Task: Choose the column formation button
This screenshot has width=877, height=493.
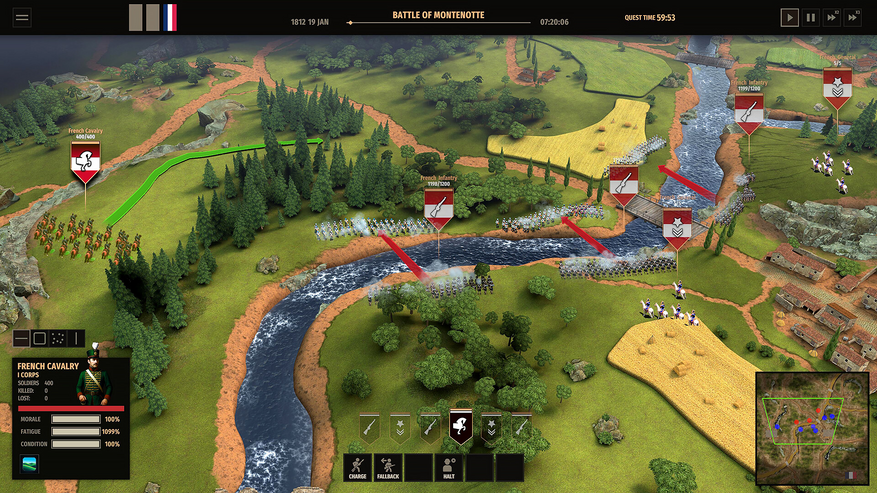Action: click(x=76, y=339)
